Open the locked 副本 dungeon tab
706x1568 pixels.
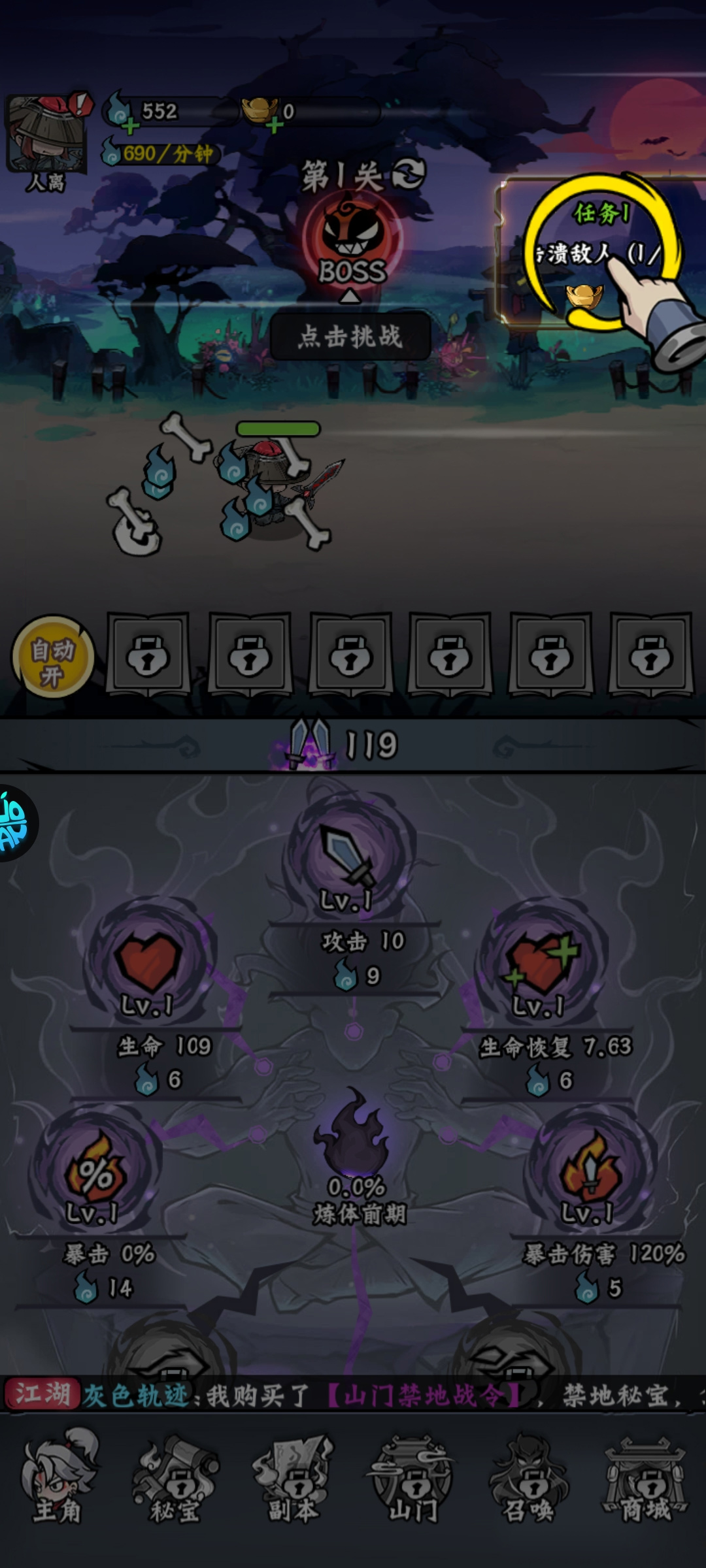tap(294, 1477)
